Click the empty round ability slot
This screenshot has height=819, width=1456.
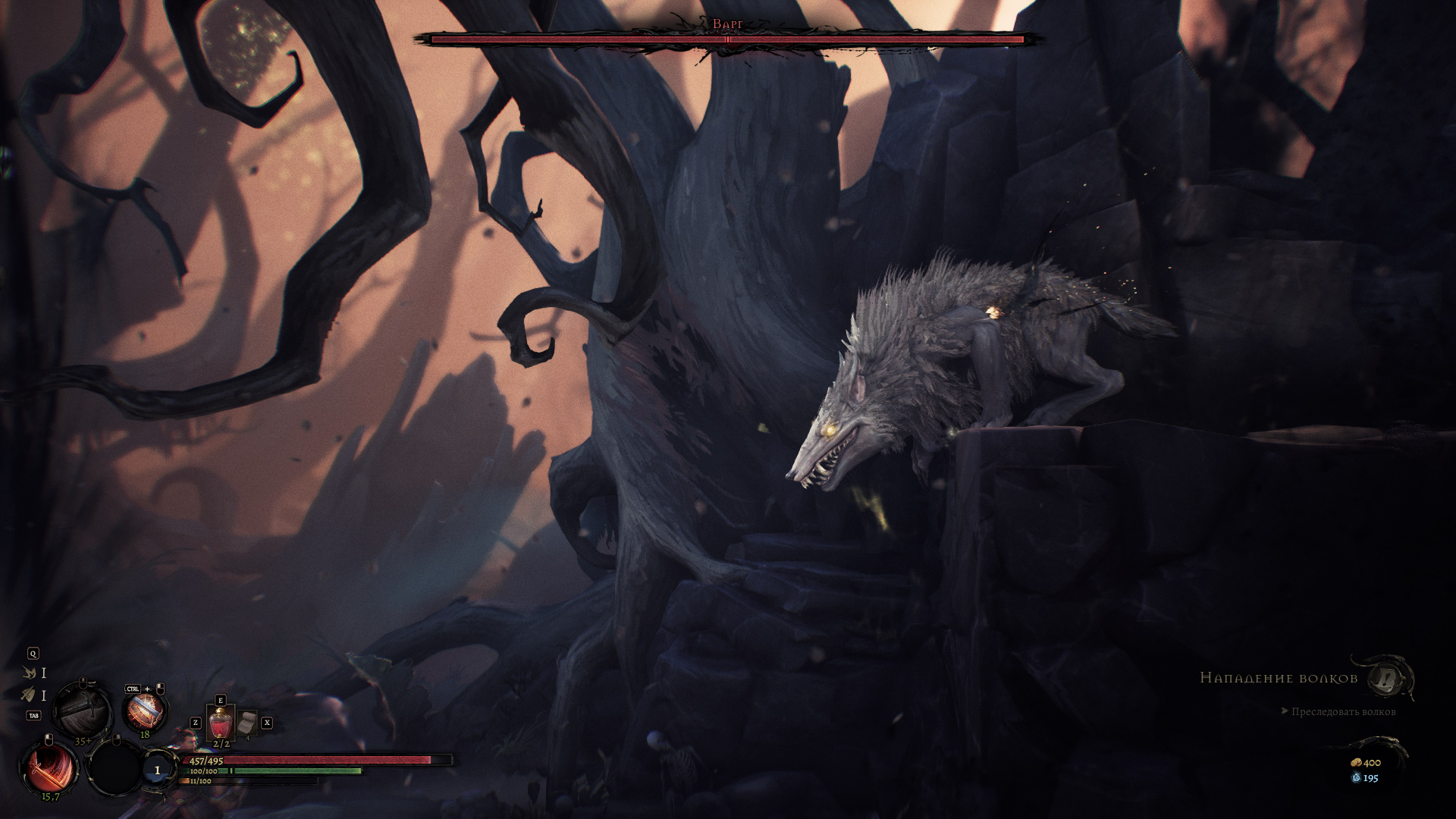coord(114,767)
